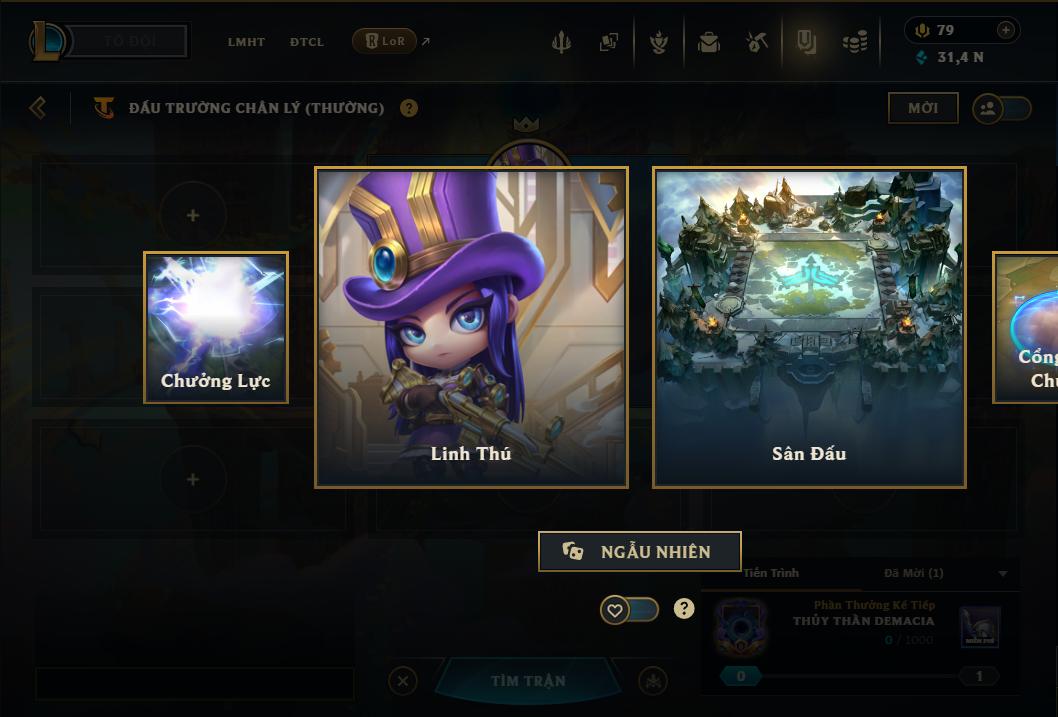Leave lobby with the X button

tap(403, 681)
